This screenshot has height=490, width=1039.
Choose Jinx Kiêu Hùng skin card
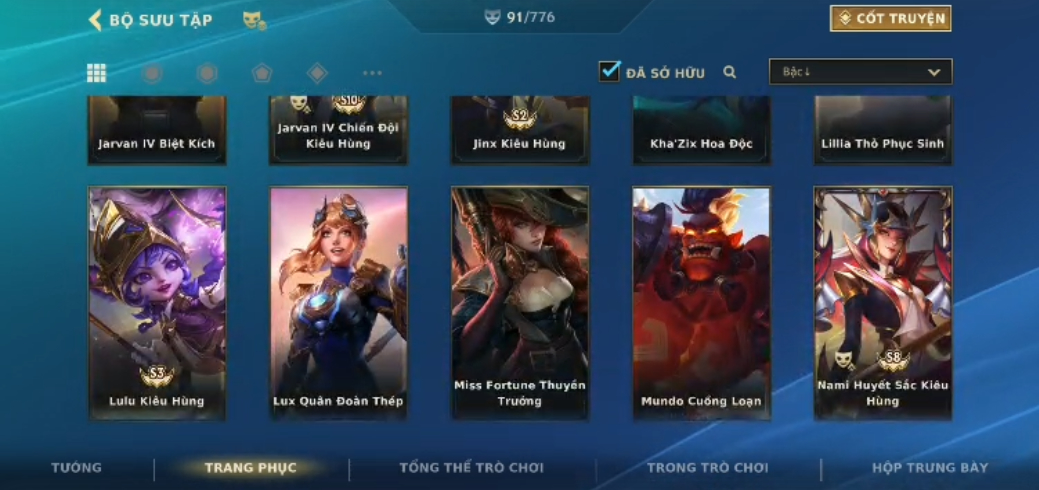point(519,130)
